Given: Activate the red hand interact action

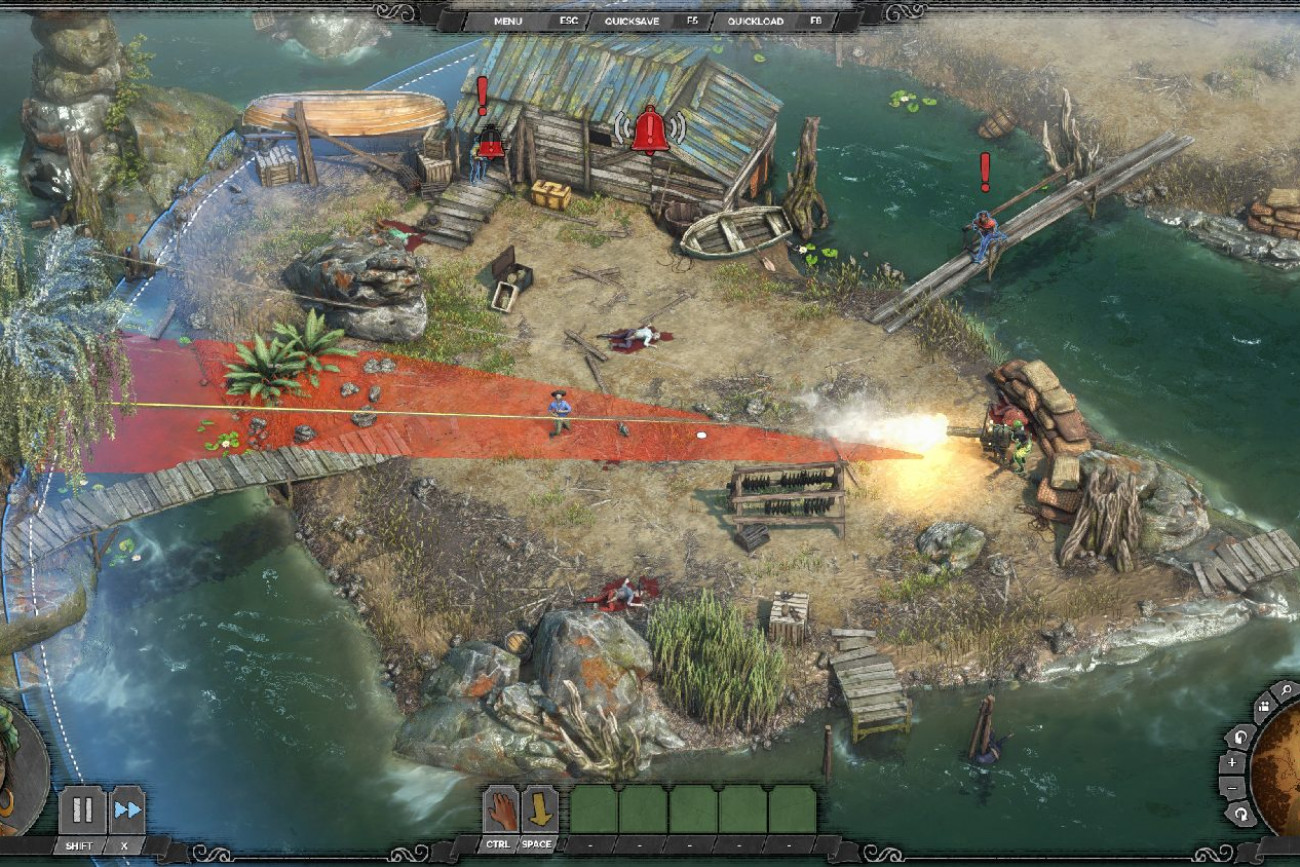Looking at the screenshot, I should [x=502, y=810].
